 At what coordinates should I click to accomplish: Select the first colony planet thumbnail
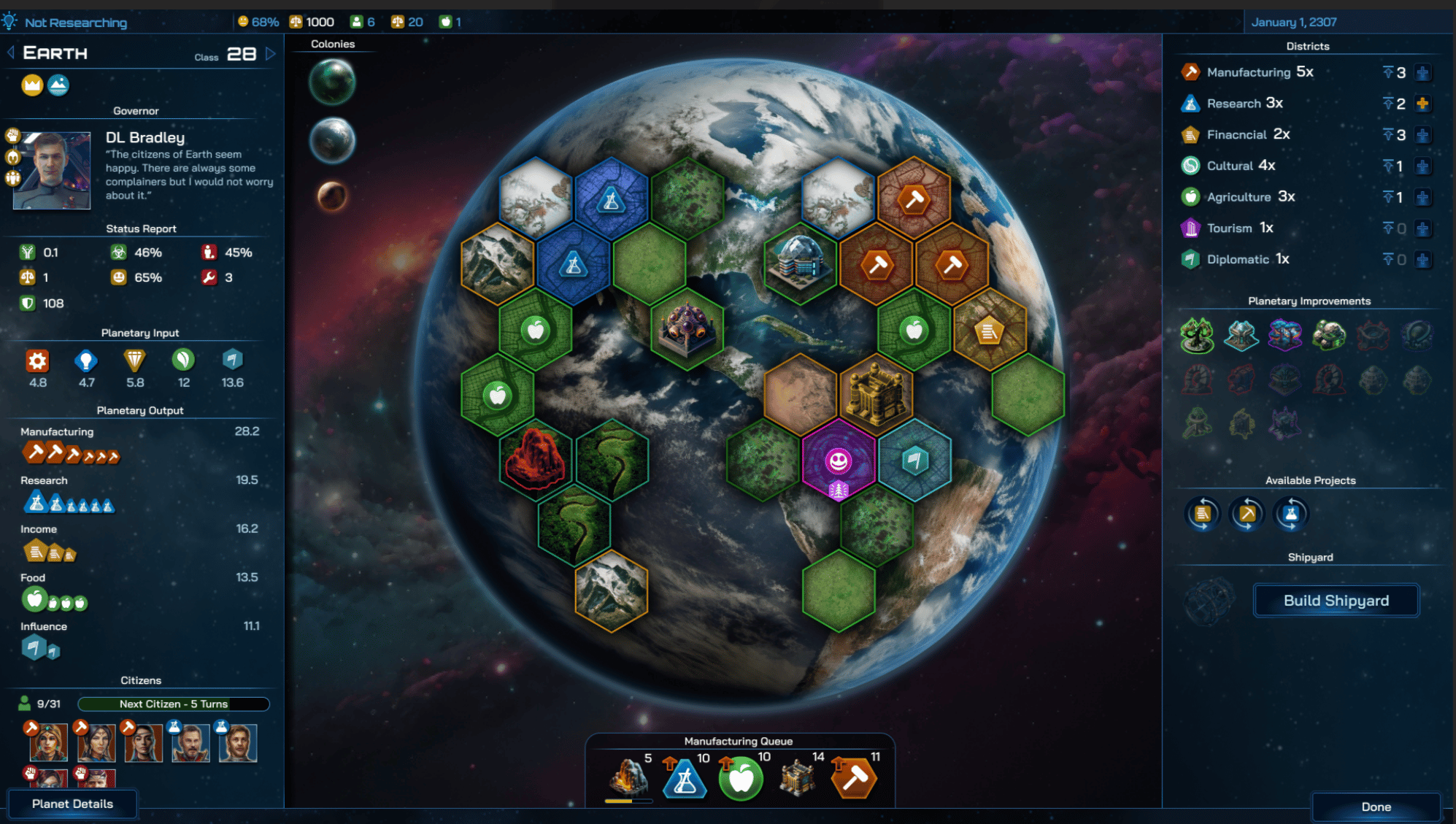[x=332, y=82]
